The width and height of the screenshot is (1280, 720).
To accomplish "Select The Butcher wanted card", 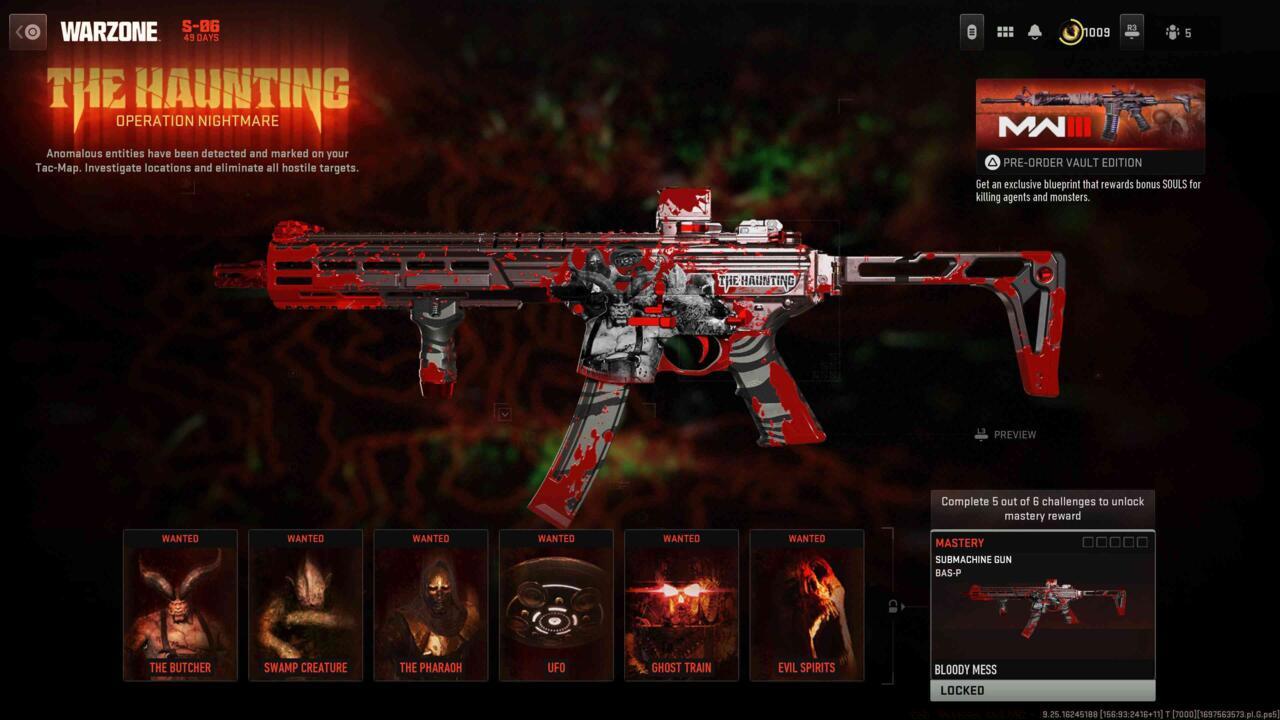I will click(x=180, y=605).
